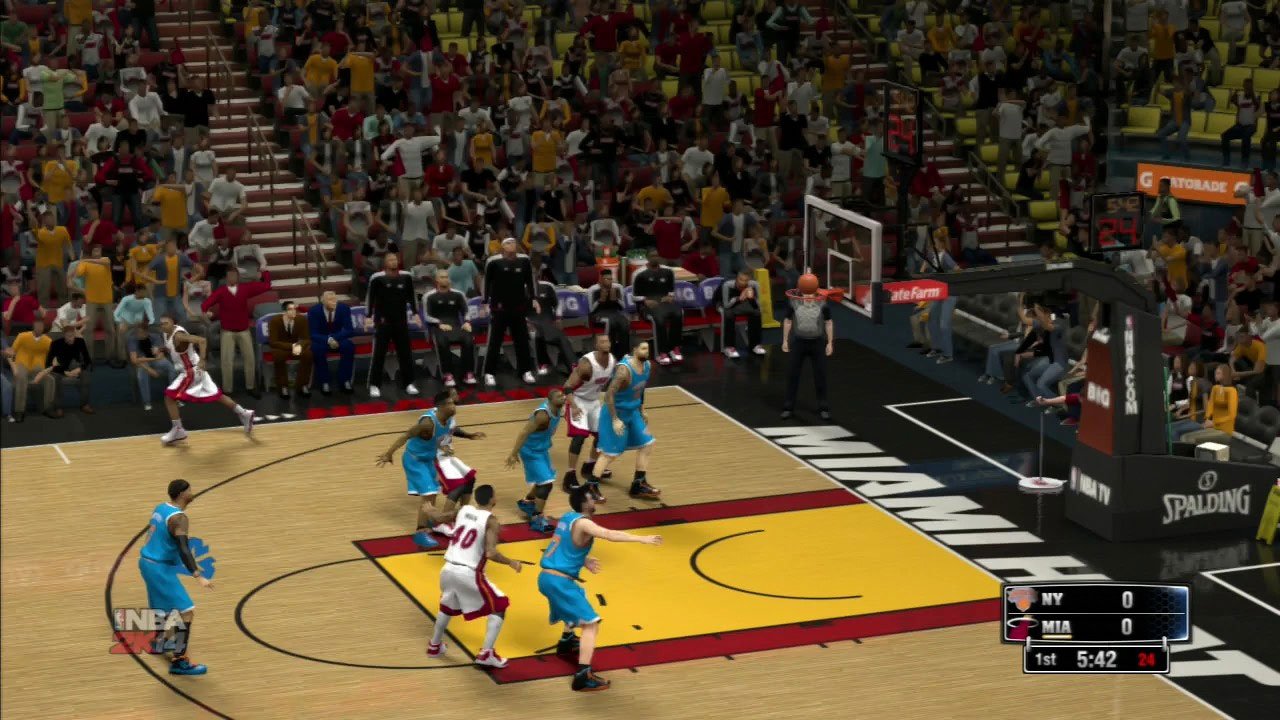Click the New York Knicks logo

[x=1021, y=600]
